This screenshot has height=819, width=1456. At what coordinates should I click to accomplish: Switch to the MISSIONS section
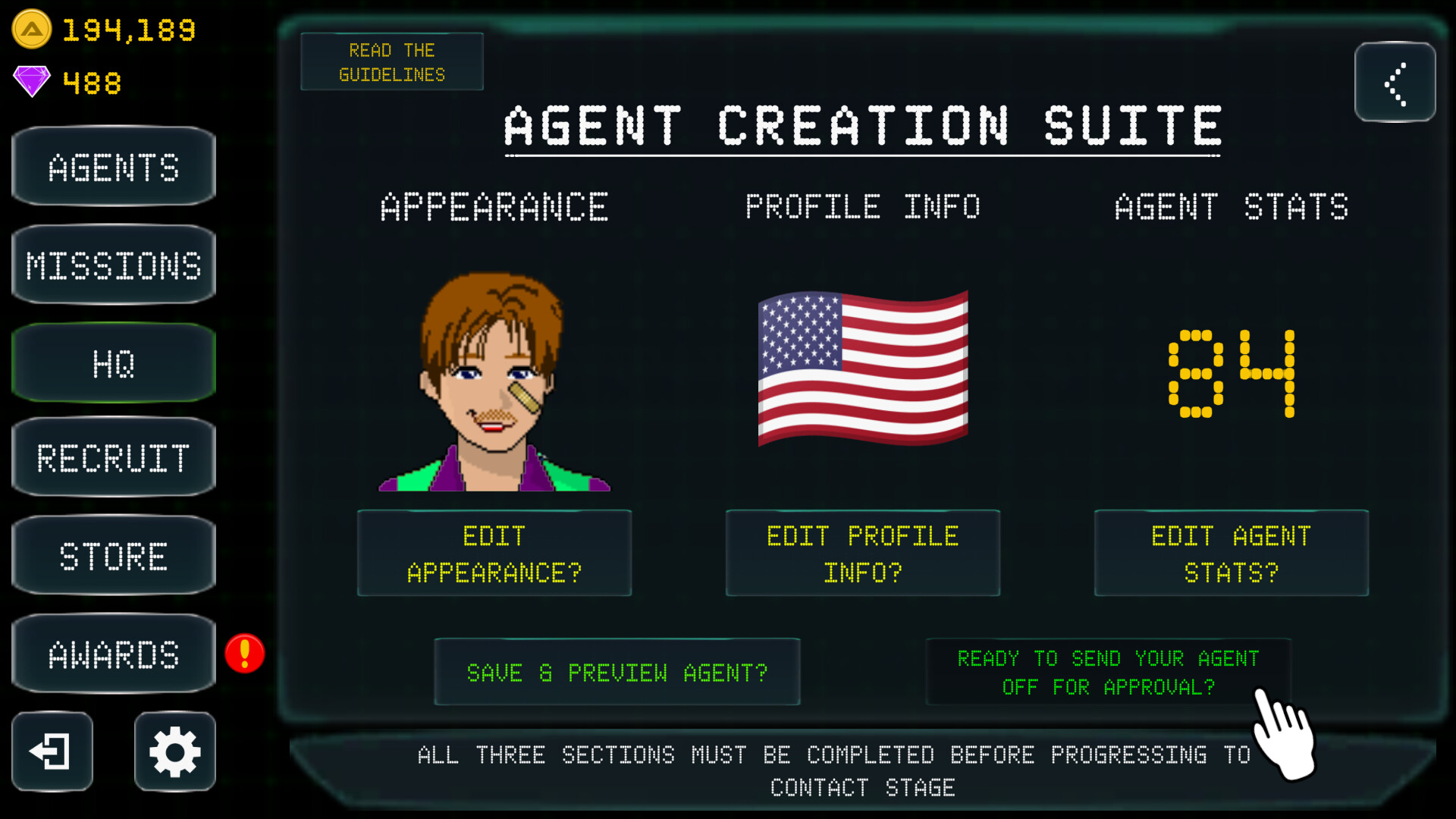[x=113, y=264]
